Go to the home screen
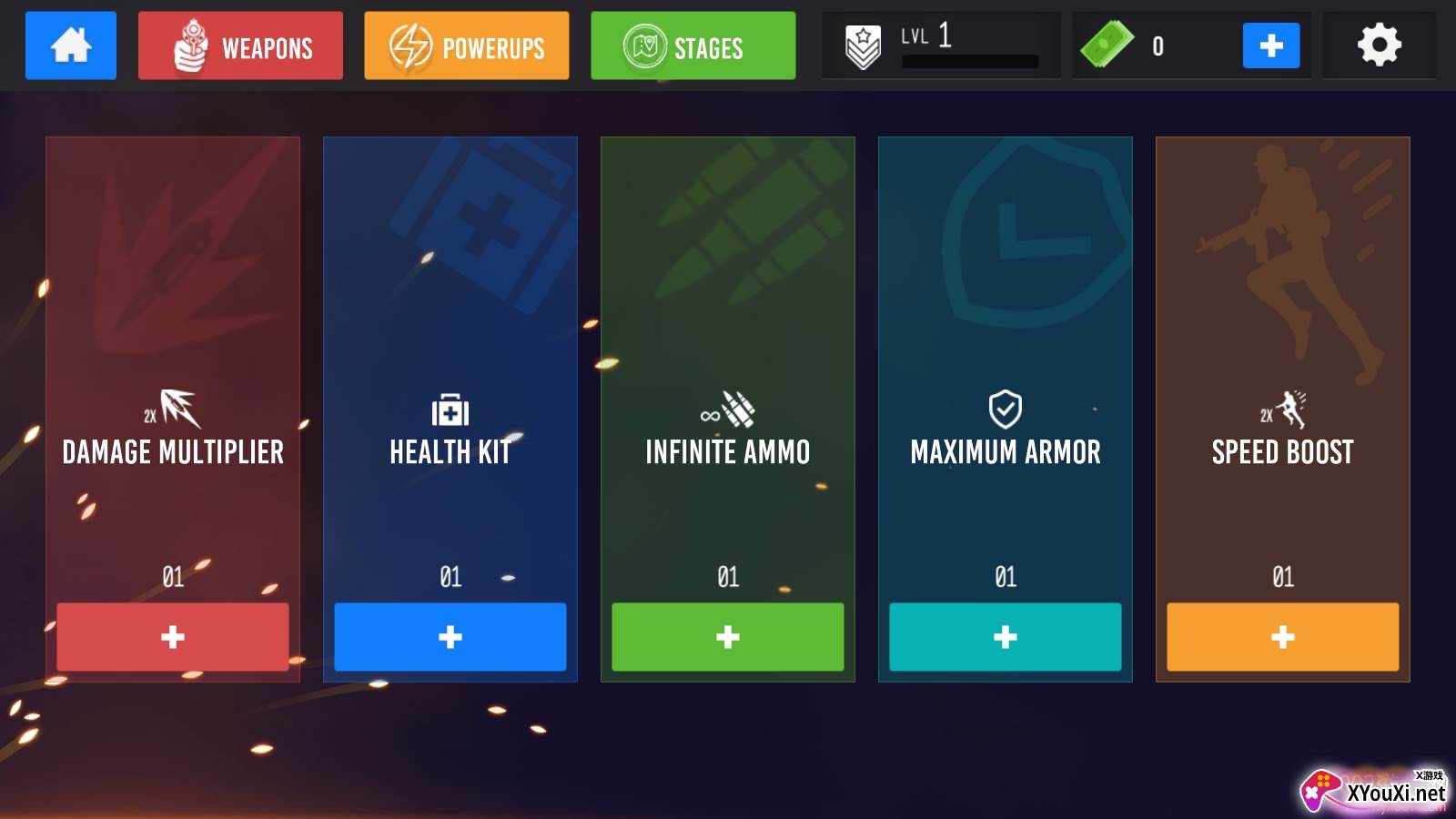 pyautogui.click(x=71, y=45)
